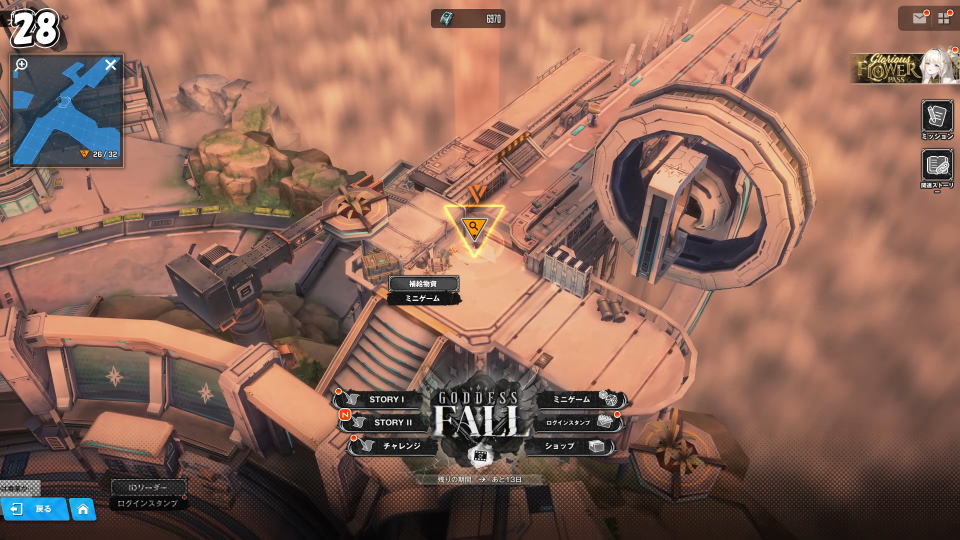
Task: Select the STORY II event entry
Action: click(x=388, y=423)
